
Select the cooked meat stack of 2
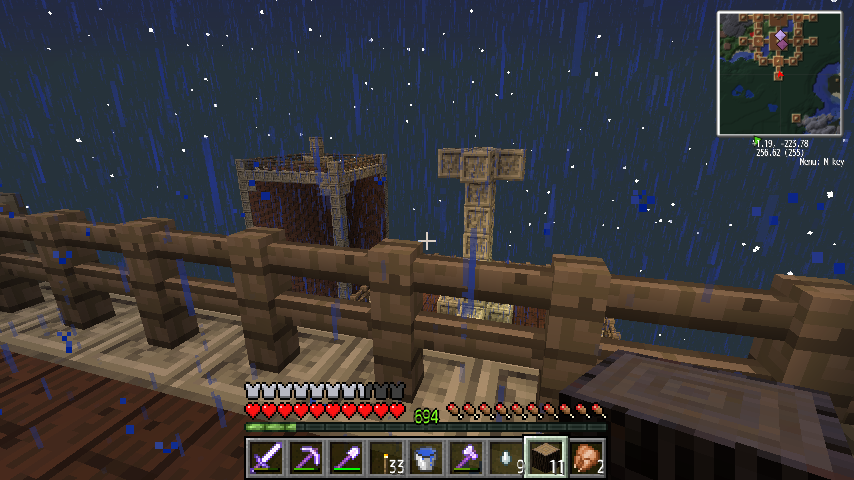coord(586,458)
